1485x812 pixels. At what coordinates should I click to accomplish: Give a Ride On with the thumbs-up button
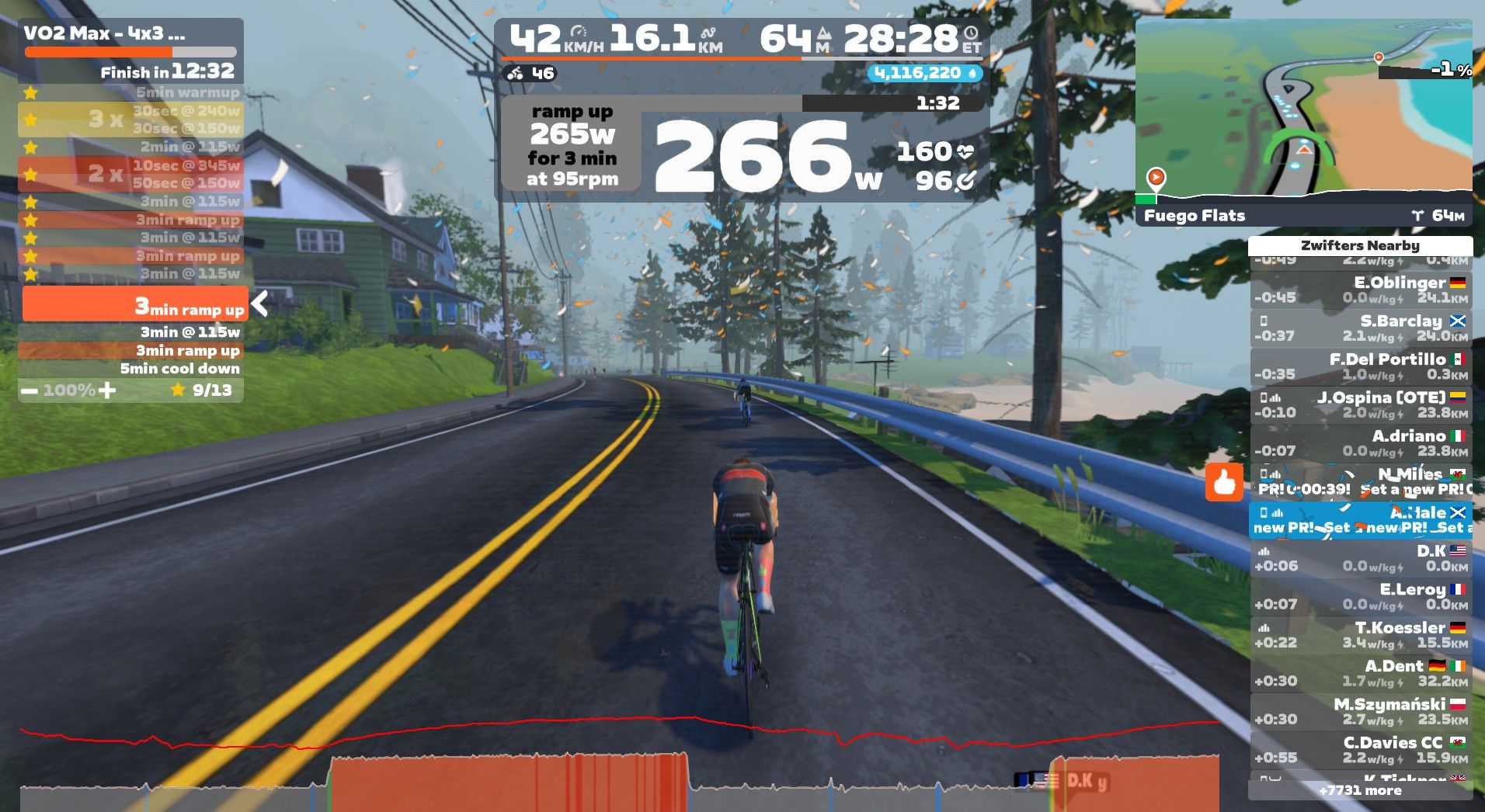pyautogui.click(x=1224, y=483)
